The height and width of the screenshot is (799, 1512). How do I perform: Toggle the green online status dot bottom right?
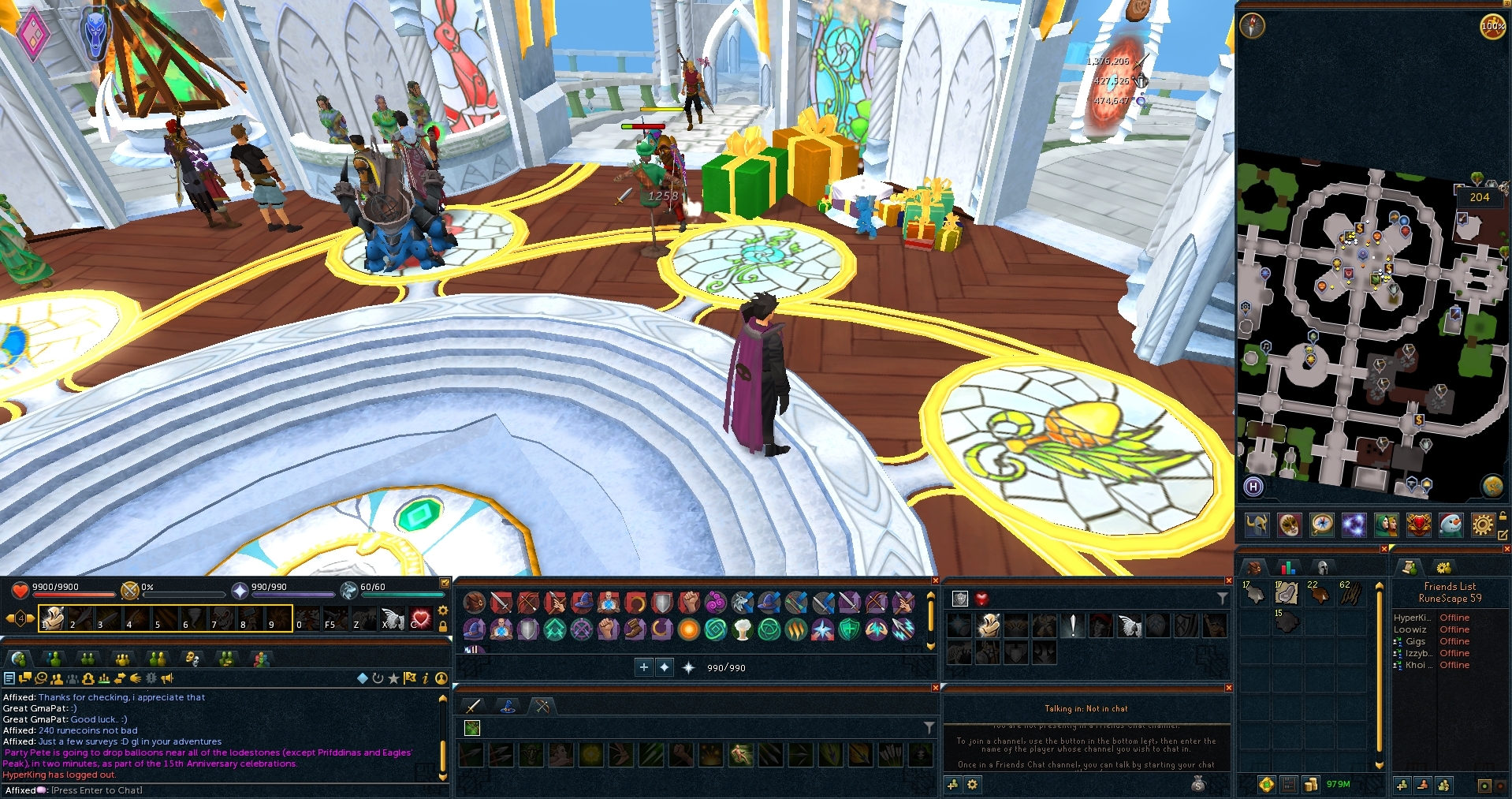(x=1484, y=785)
